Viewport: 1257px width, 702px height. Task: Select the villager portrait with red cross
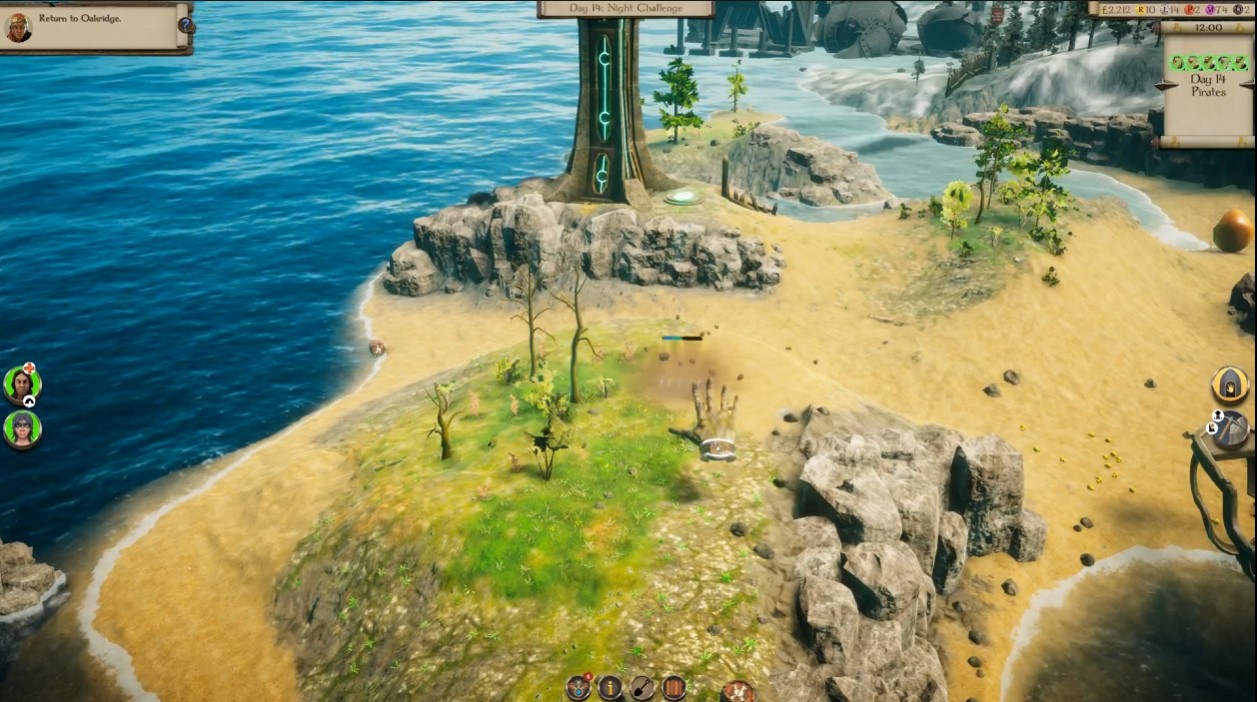click(x=21, y=384)
